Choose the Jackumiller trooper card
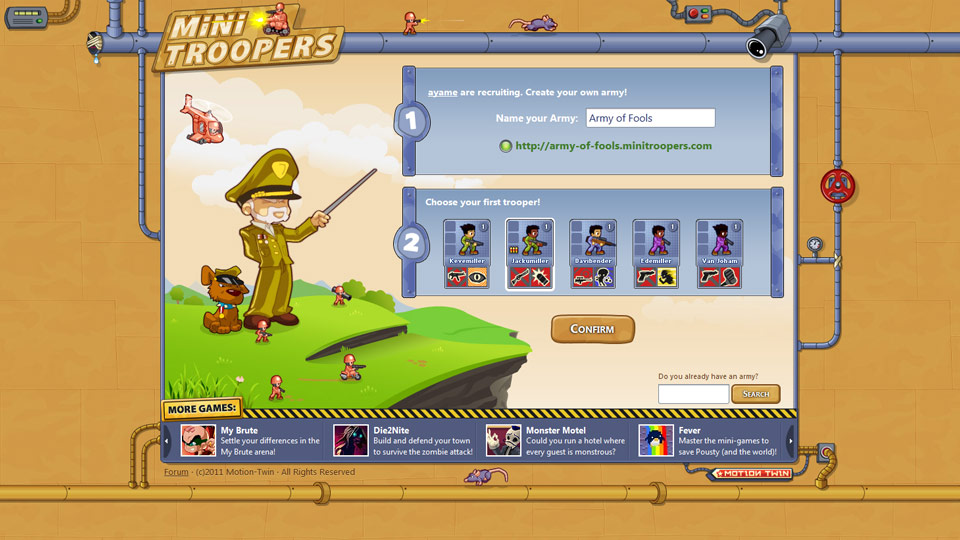The image size is (960, 540). point(529,254)
